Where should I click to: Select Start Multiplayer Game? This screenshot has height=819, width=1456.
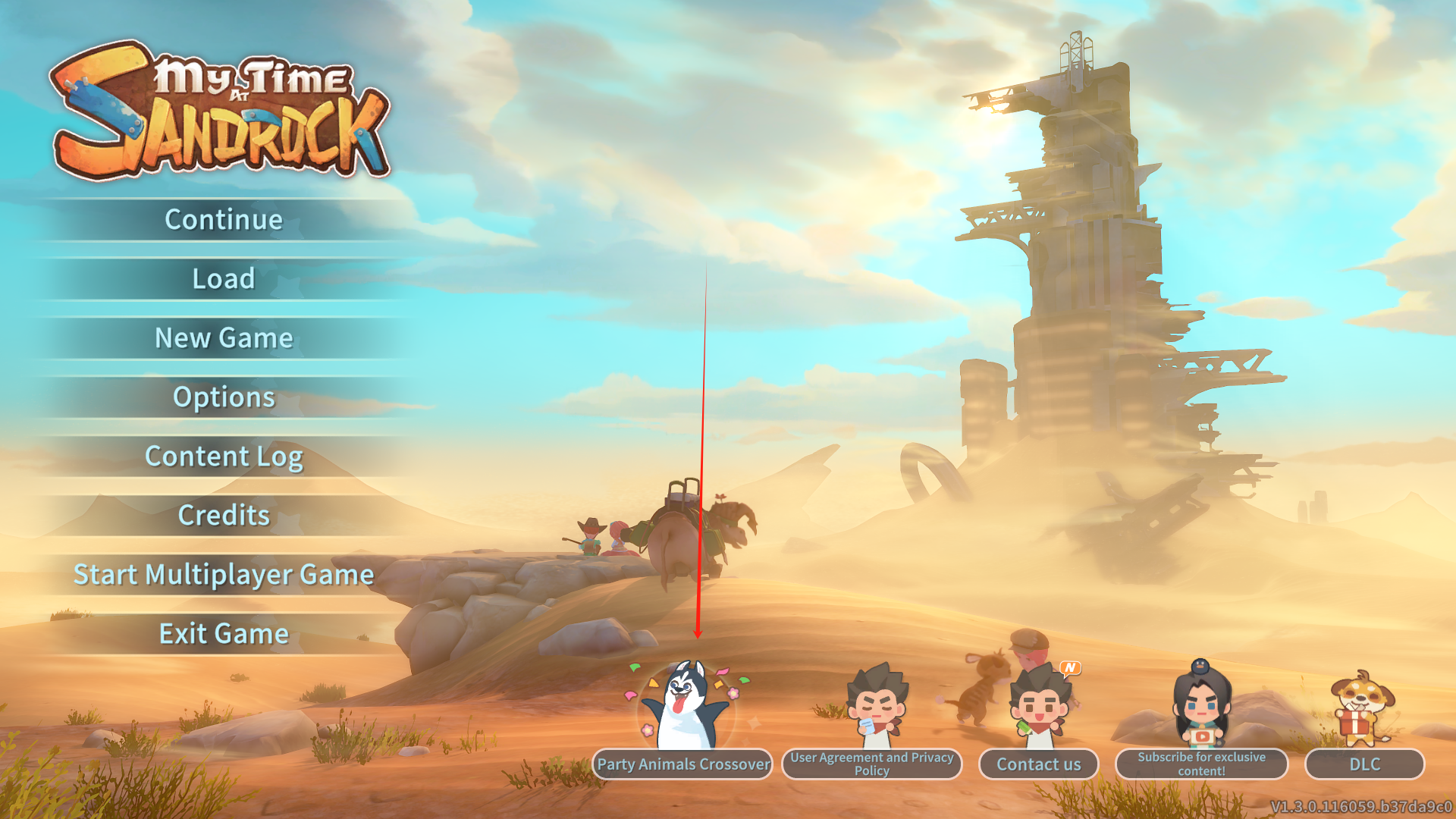tap(224, 575)
